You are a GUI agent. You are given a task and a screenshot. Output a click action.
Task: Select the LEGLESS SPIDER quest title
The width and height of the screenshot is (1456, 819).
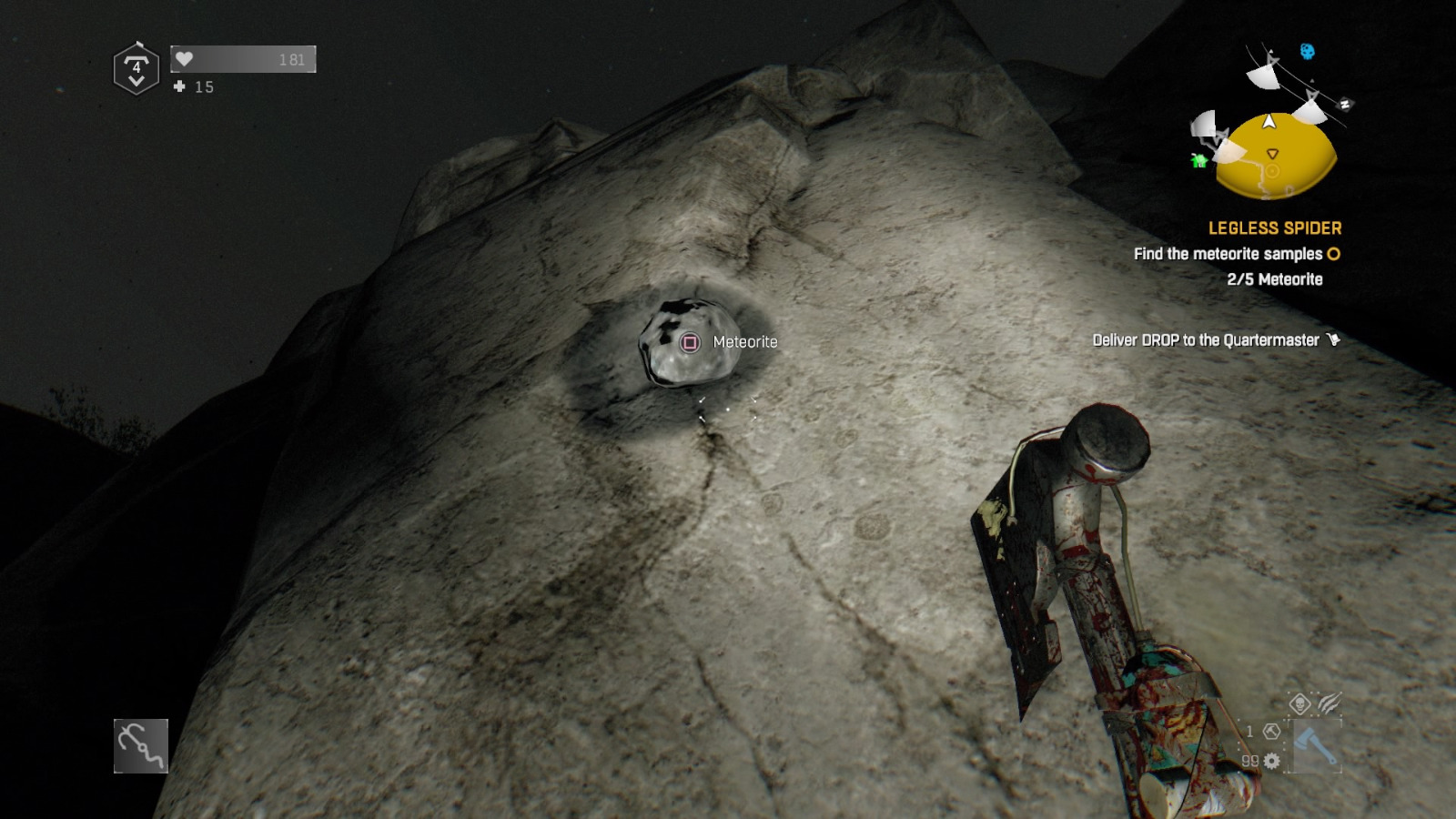click(x=1276, y=228)
